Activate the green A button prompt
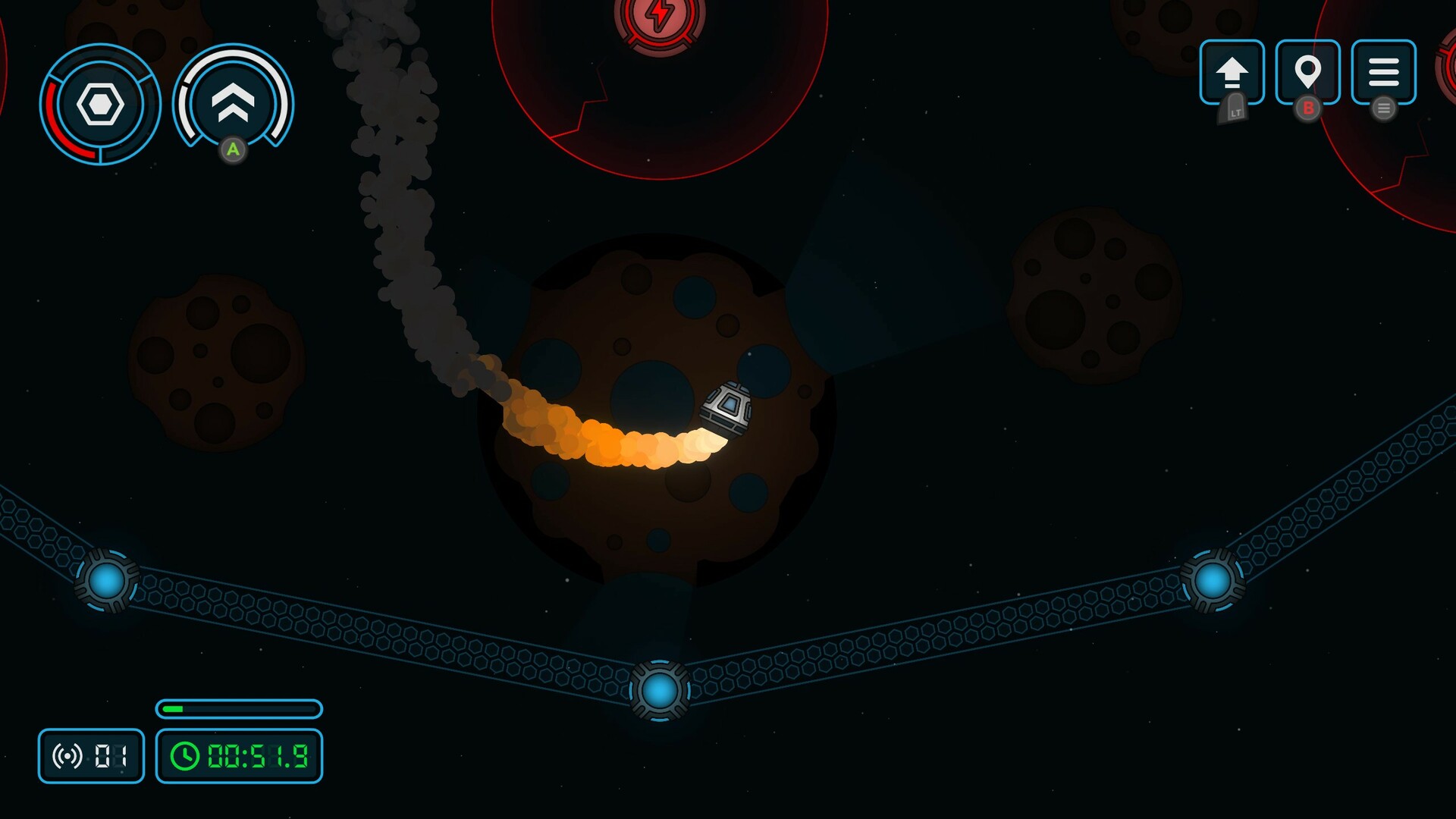 tap(234, 152)
